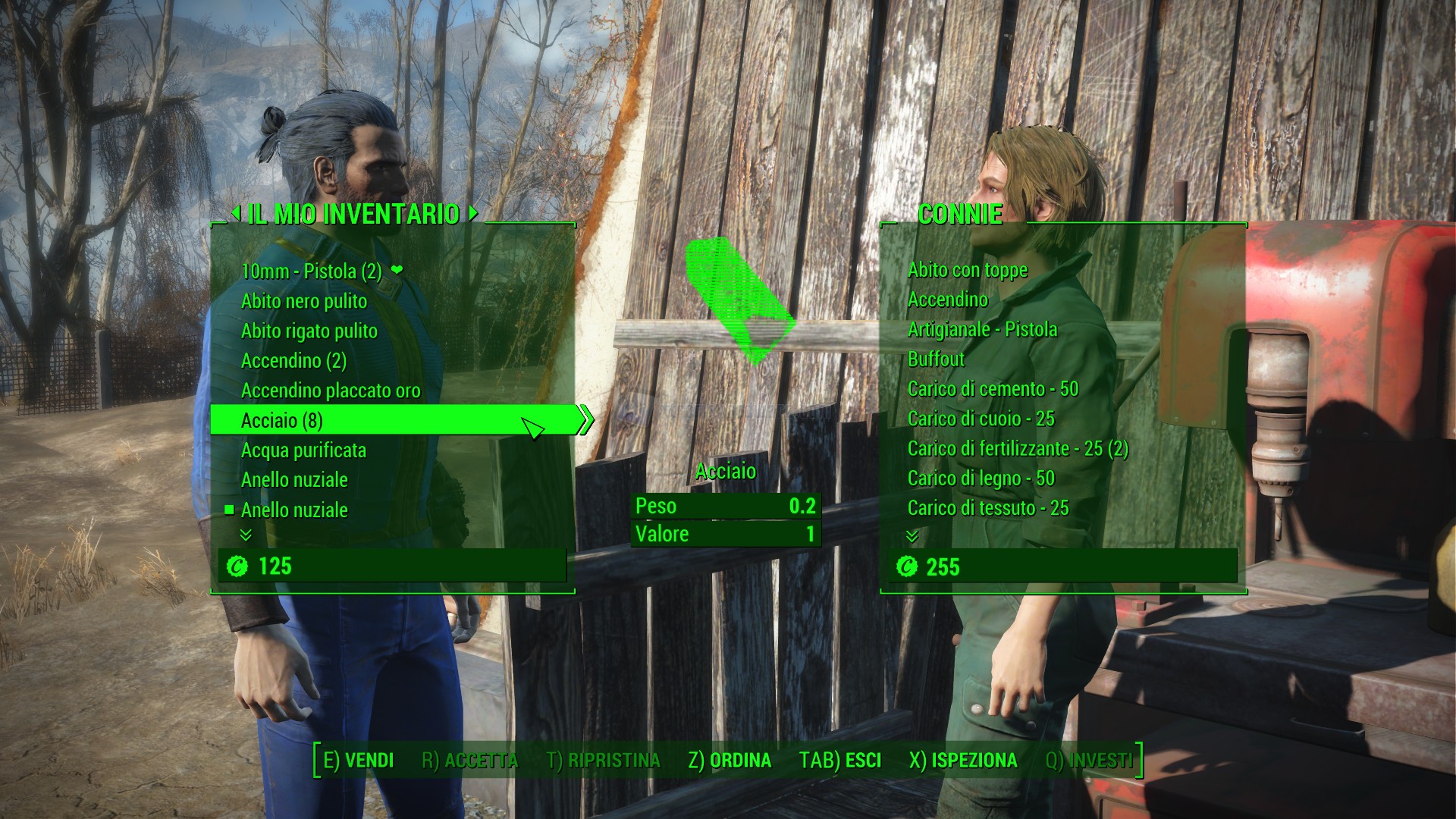Pick Carico di tessuto - 25
The height and width of the screenshot is (819, 1456).
coord(987,508)
